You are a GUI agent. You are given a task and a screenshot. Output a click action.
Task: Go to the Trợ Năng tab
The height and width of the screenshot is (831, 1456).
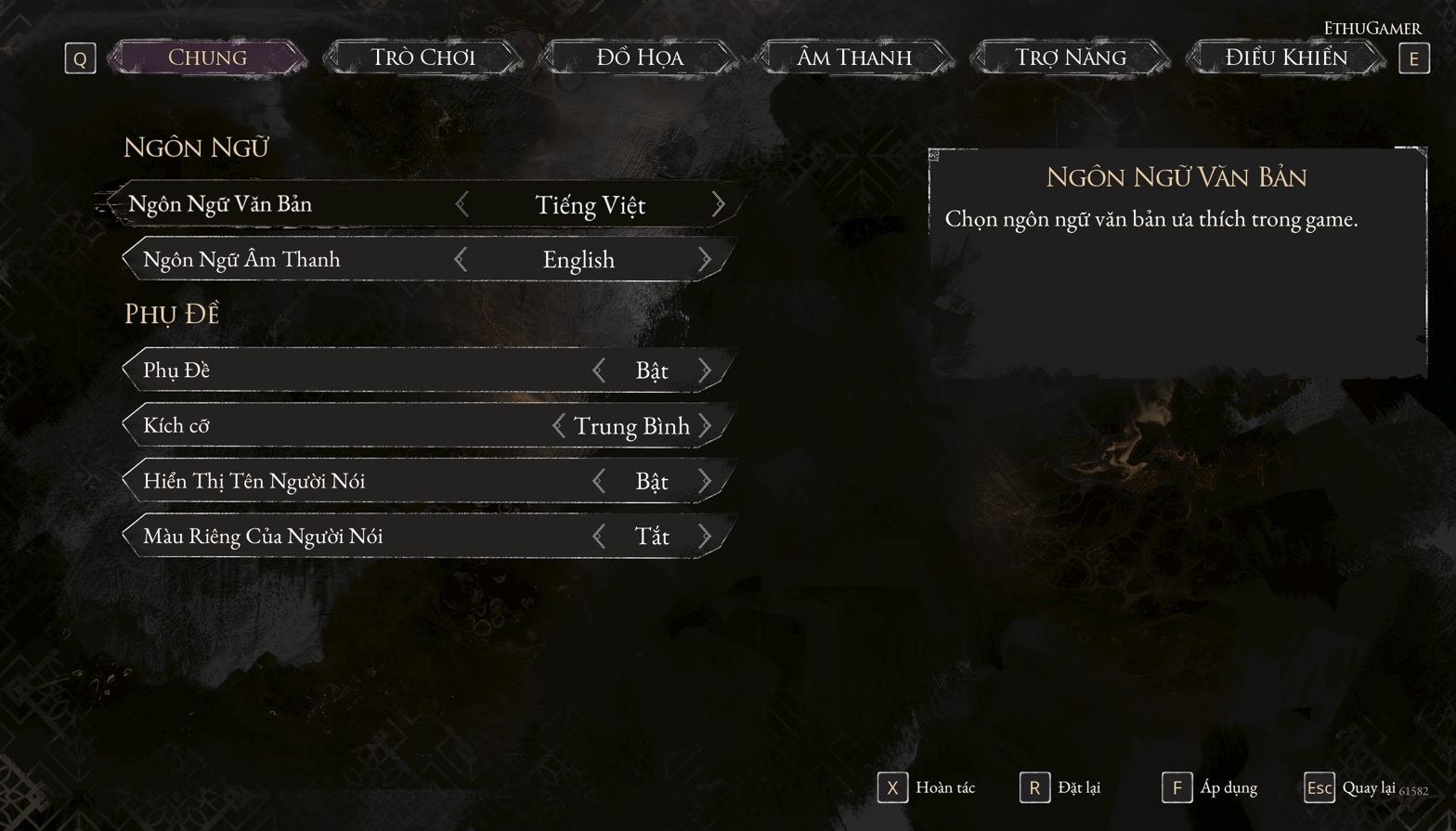tap(1070, 58)
